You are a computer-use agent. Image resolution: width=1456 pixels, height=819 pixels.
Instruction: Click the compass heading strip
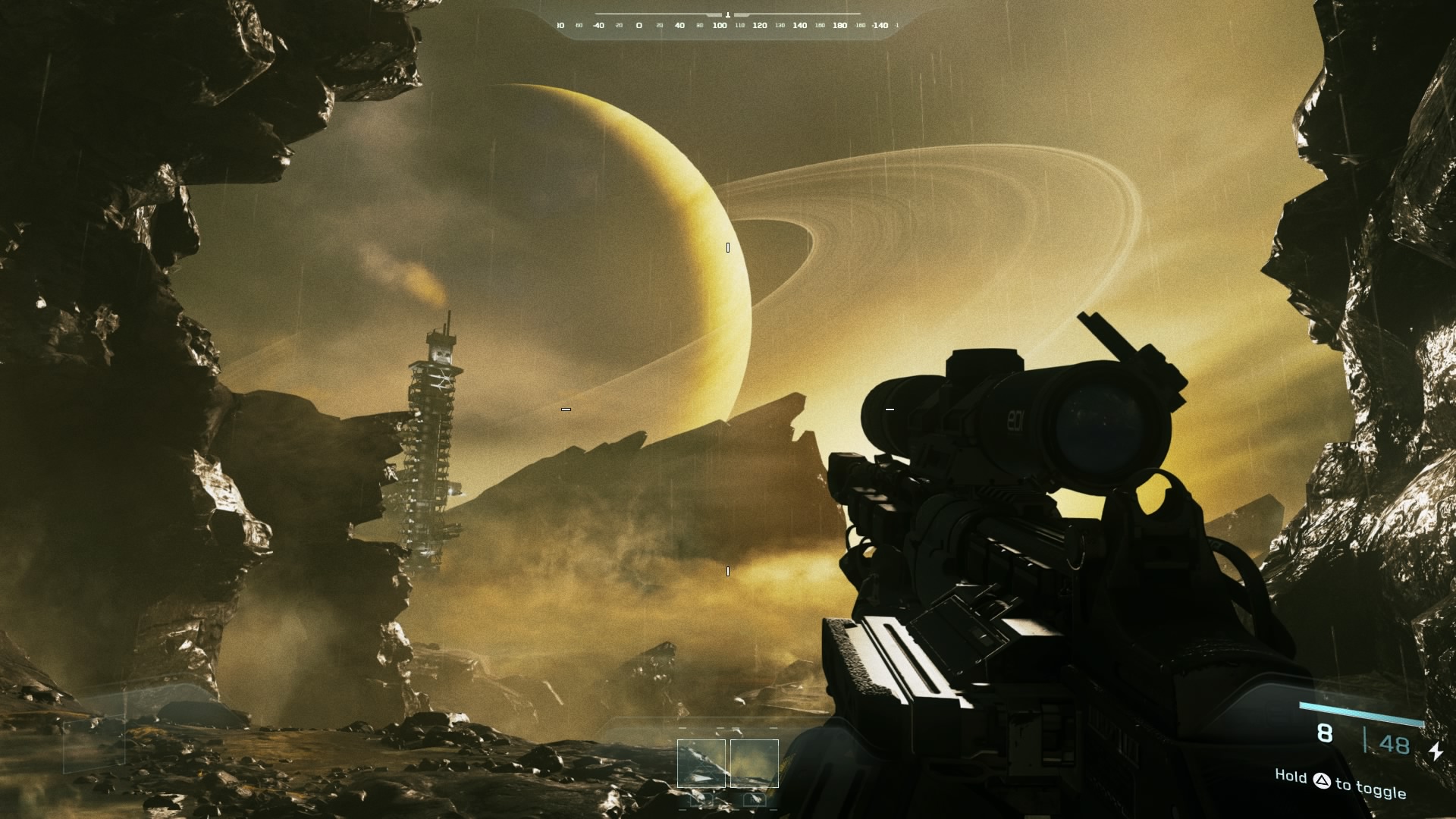click(728, 25)
